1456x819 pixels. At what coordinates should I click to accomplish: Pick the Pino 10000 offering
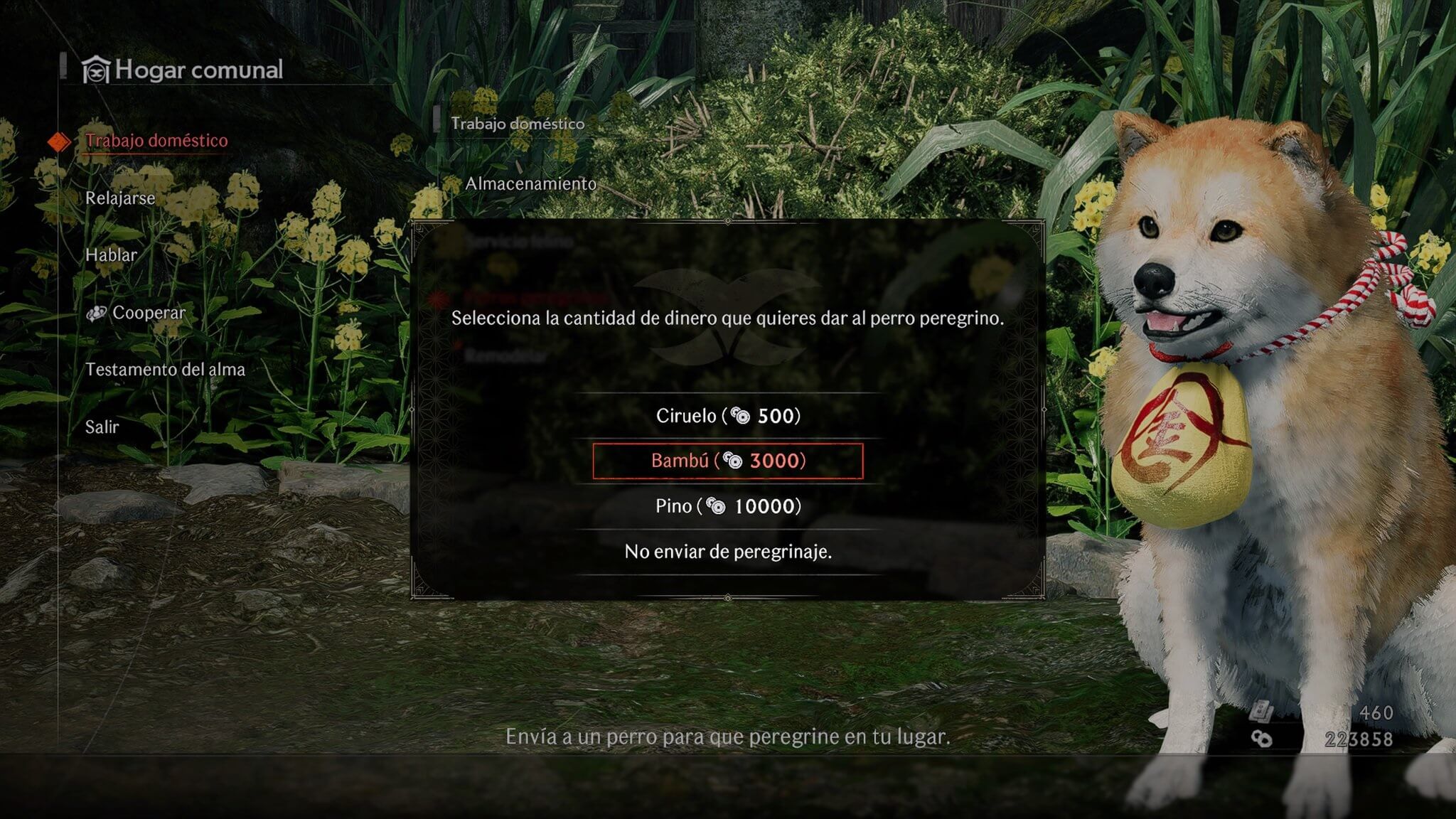[x=728, y=506]
